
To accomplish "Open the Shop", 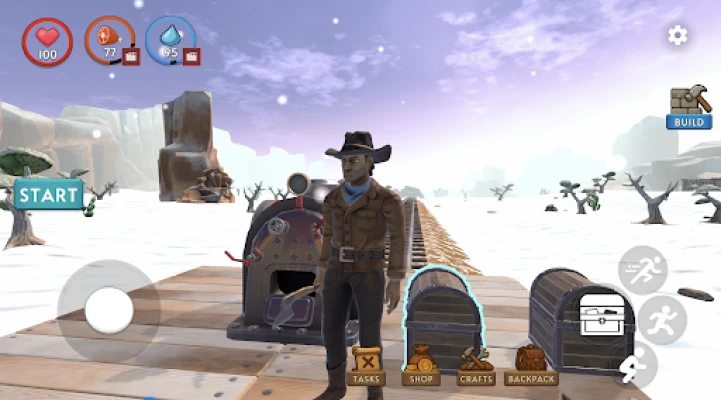I will click(421, 365).
